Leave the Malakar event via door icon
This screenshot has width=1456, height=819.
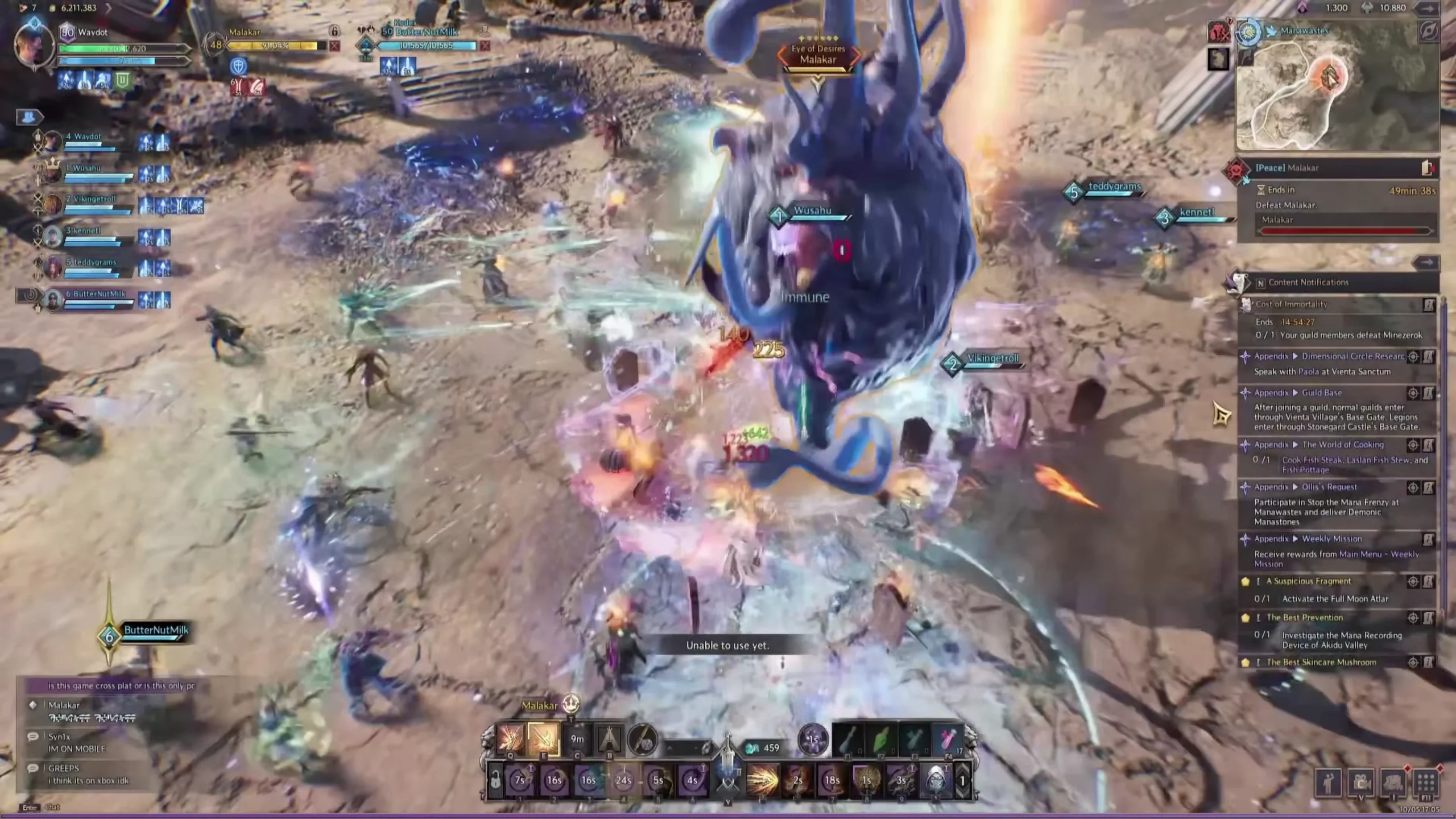tap(1427, 168)
